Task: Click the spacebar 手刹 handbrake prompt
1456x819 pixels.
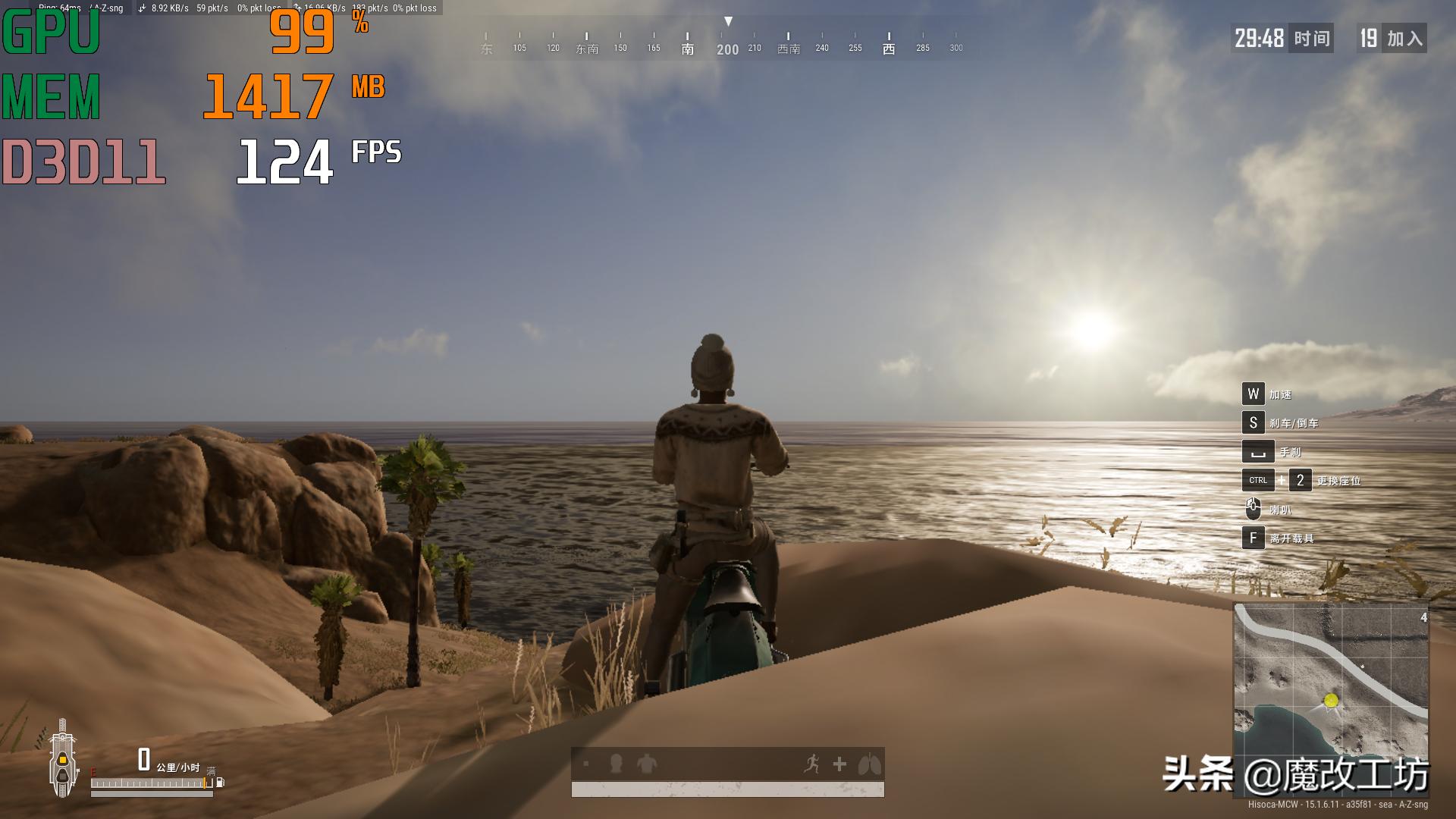Action: click(x=1259, y=451)
